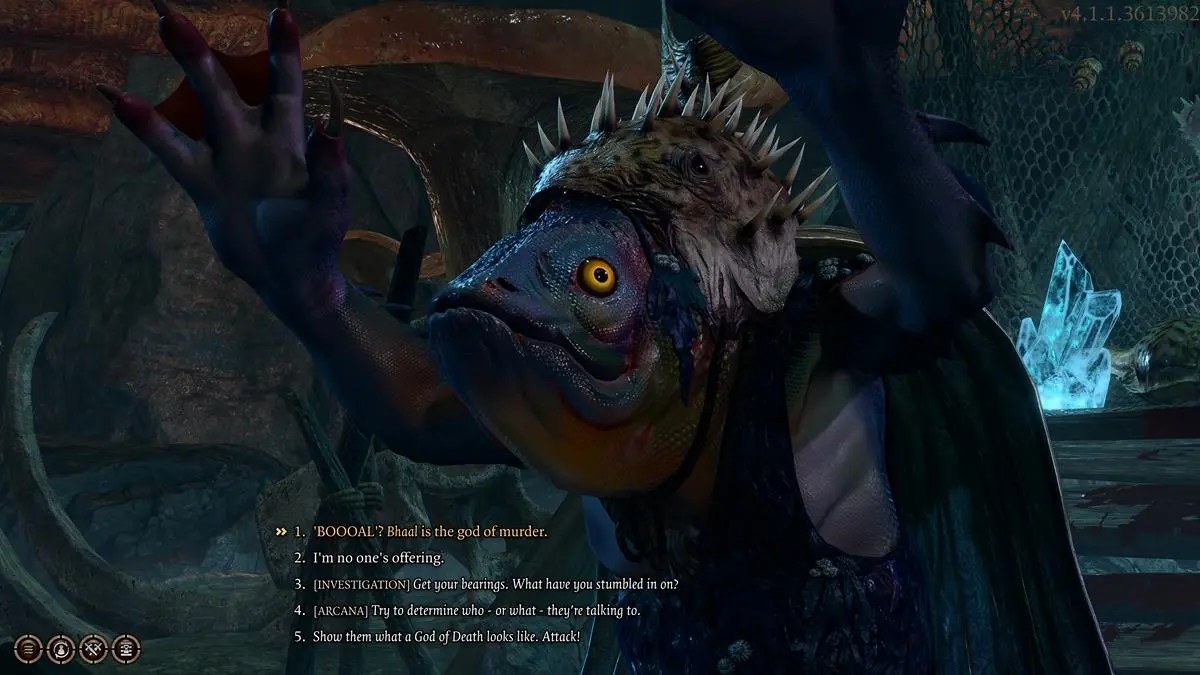Viewport: 1200px width, 675px height.
Task: Open the dialogue history lines icon
Action: pos(29,649)
